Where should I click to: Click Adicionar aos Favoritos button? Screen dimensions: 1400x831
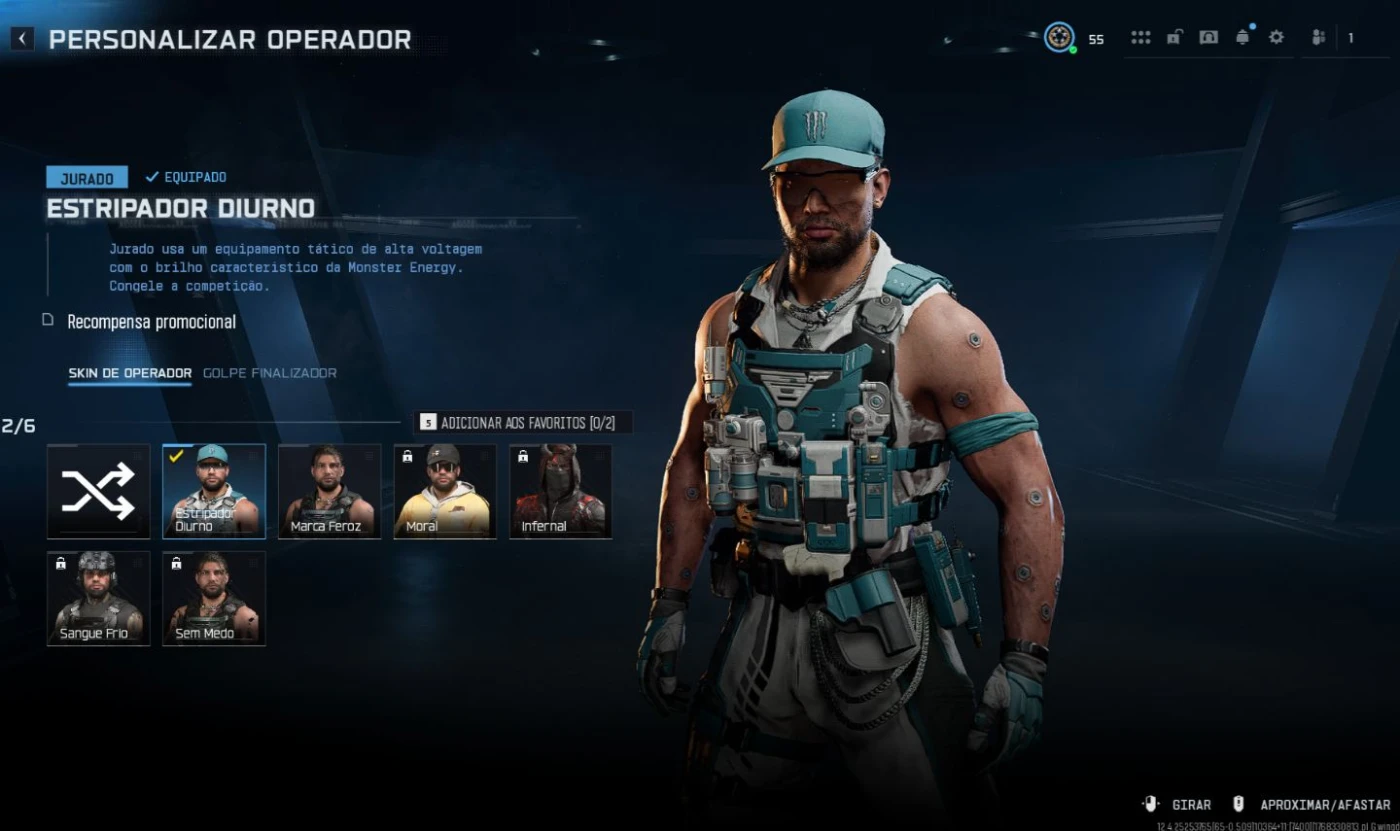(523, 423)
